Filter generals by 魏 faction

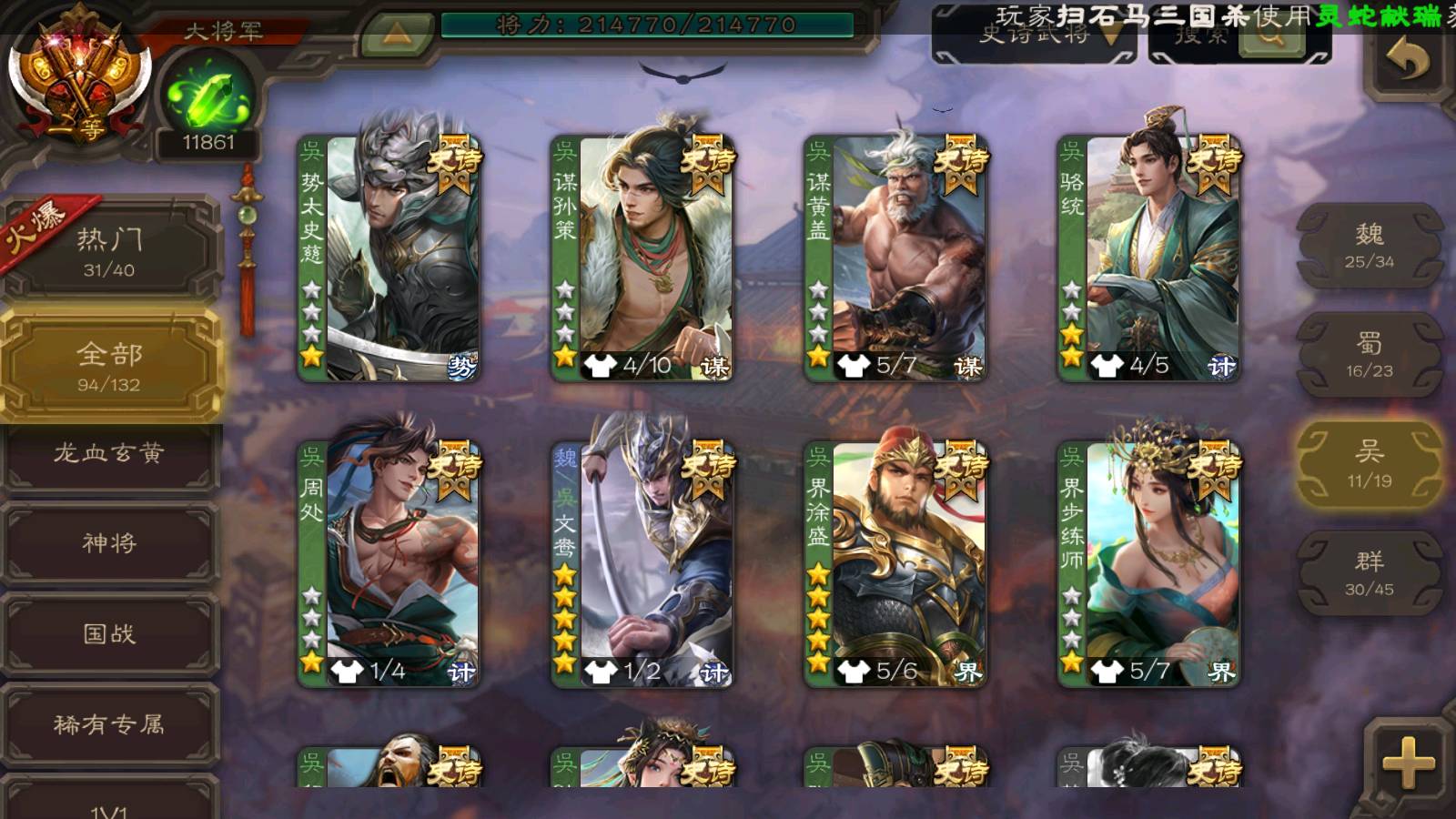(1369, 246)
